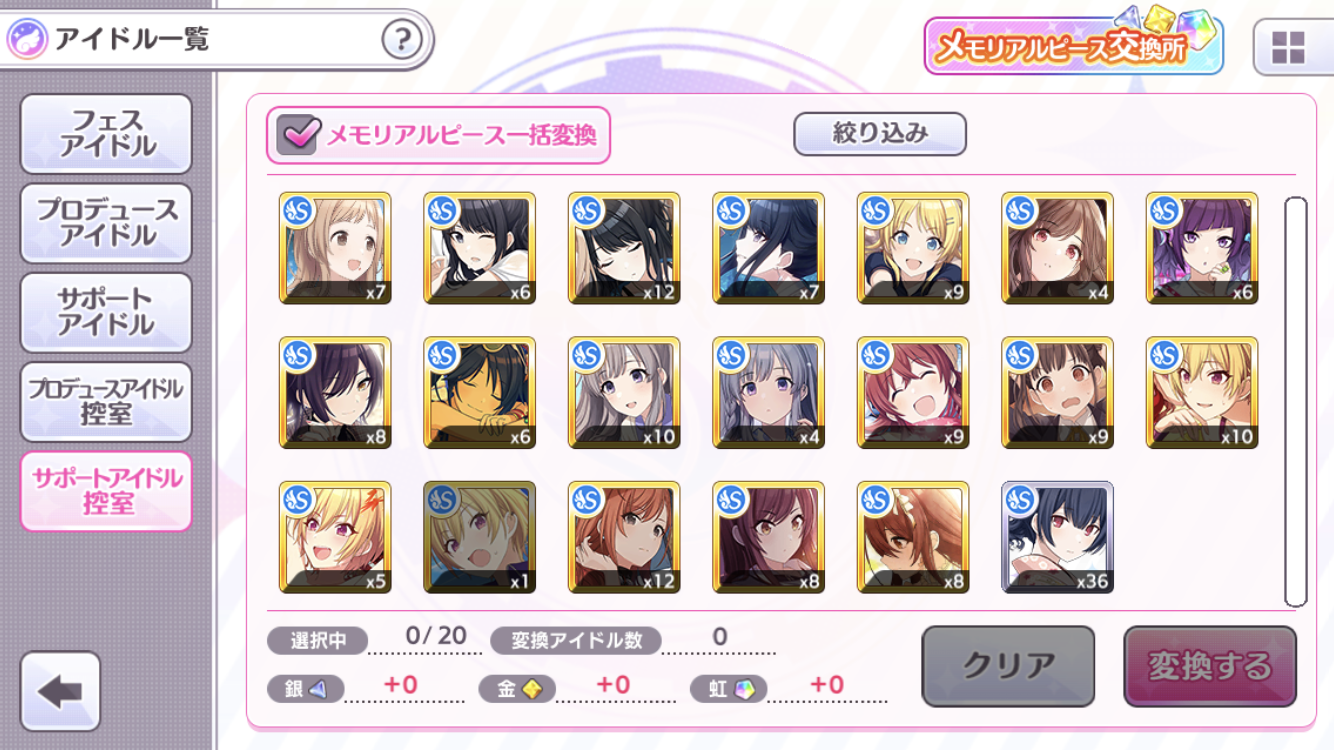Image resolution: width=1334 pixels, height=750 pixels.
Task: Open the 絞り込み filter
Action: click(x=880, y=134)
